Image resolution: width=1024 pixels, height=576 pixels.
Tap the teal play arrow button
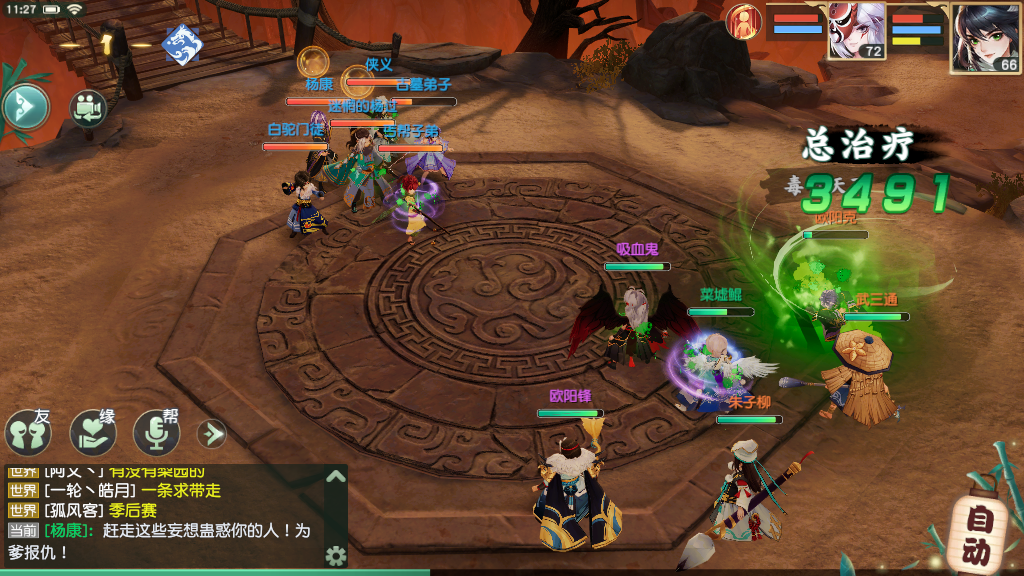click(25, 106)
